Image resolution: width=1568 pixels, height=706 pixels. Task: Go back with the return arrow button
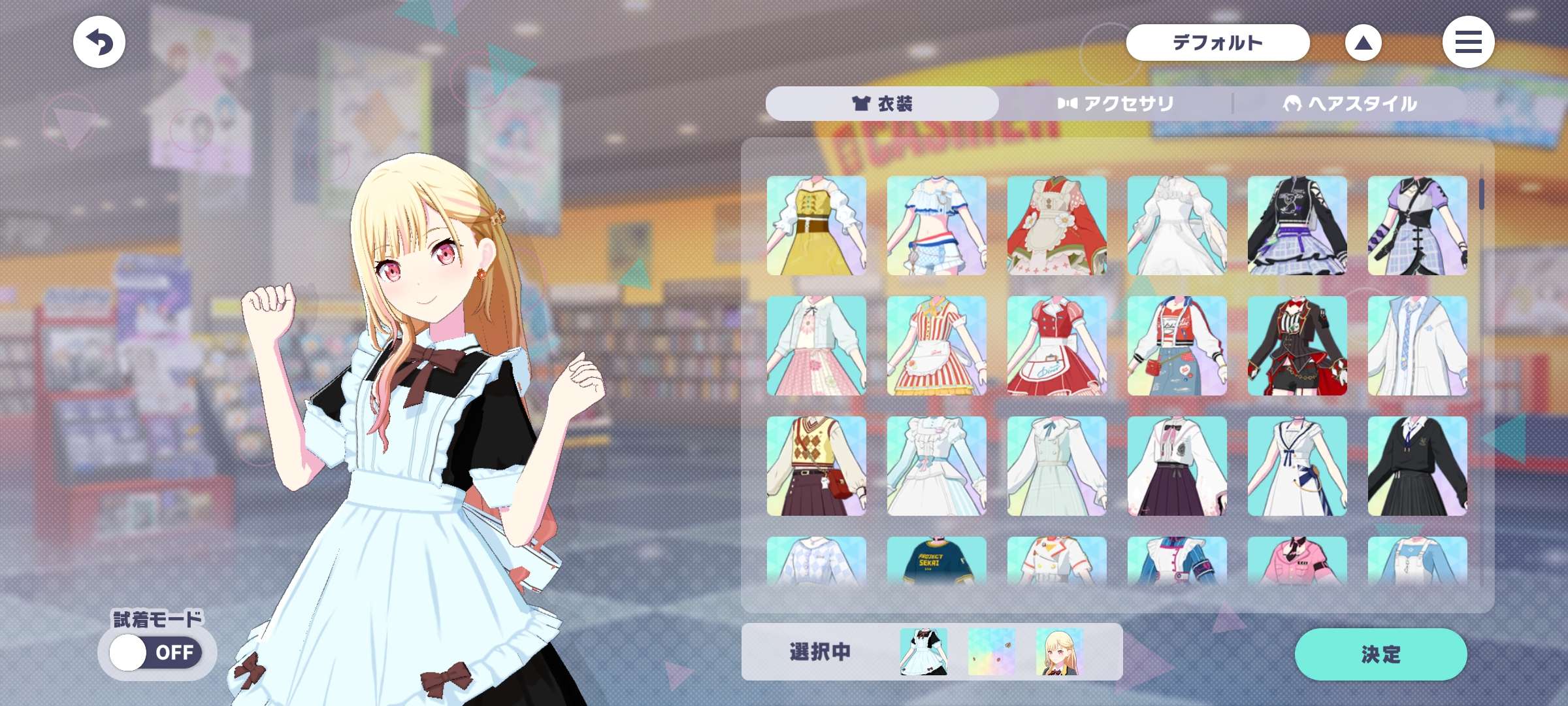(99, 42)
